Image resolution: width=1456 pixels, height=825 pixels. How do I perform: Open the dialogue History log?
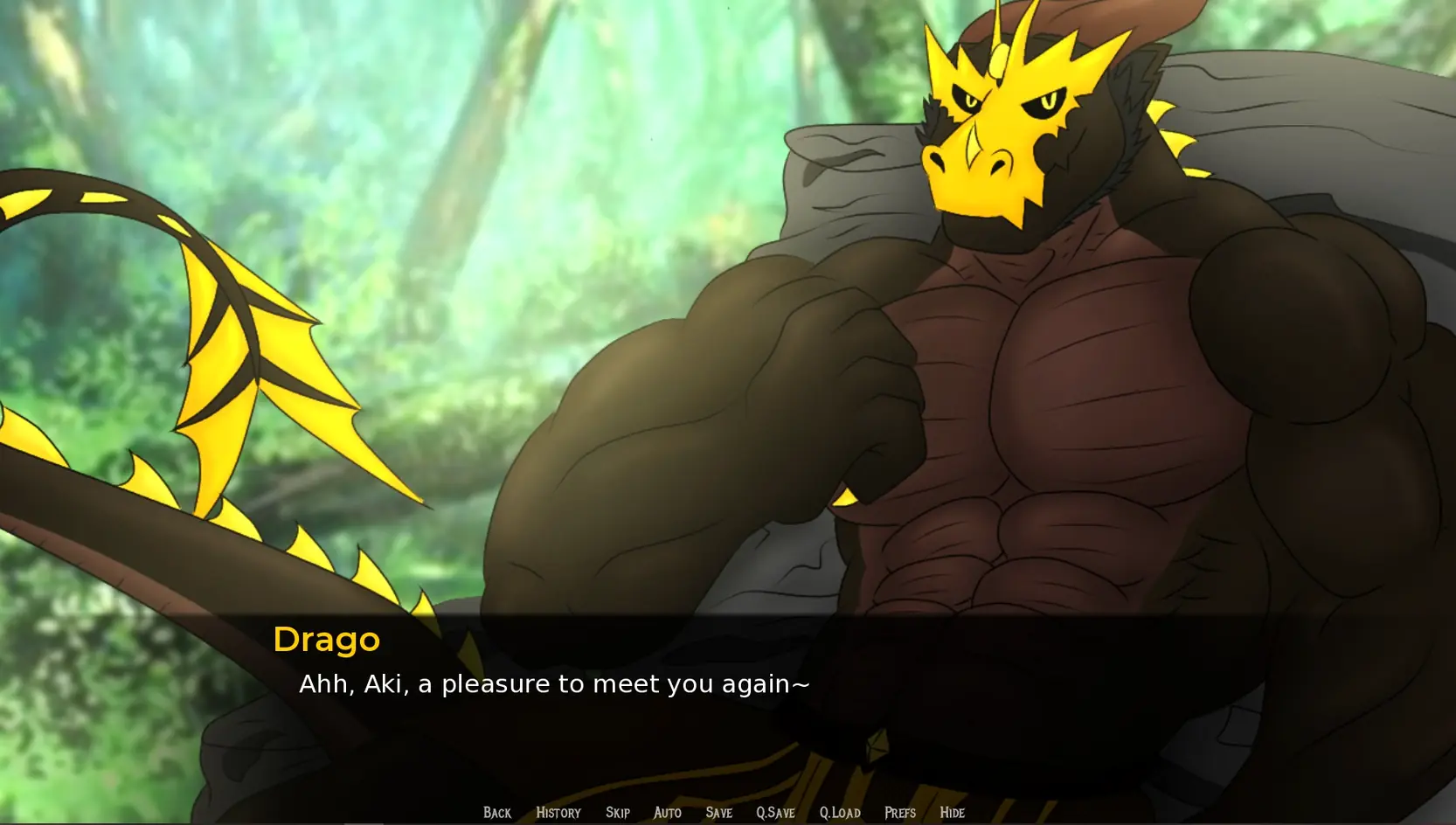[x=558, y=813]
